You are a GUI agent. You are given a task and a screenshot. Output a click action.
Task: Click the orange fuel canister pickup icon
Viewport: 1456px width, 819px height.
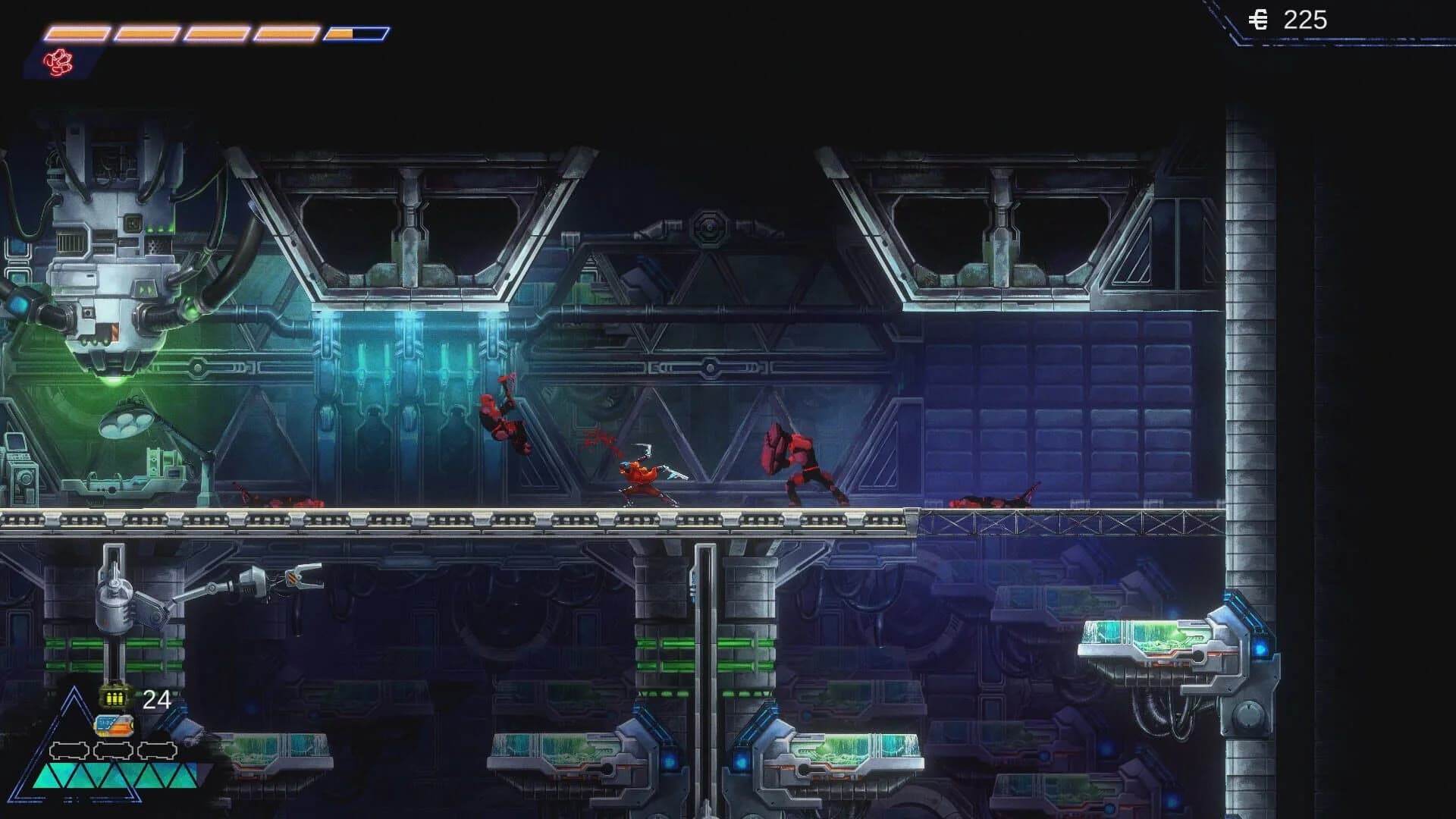coord(114,726)
